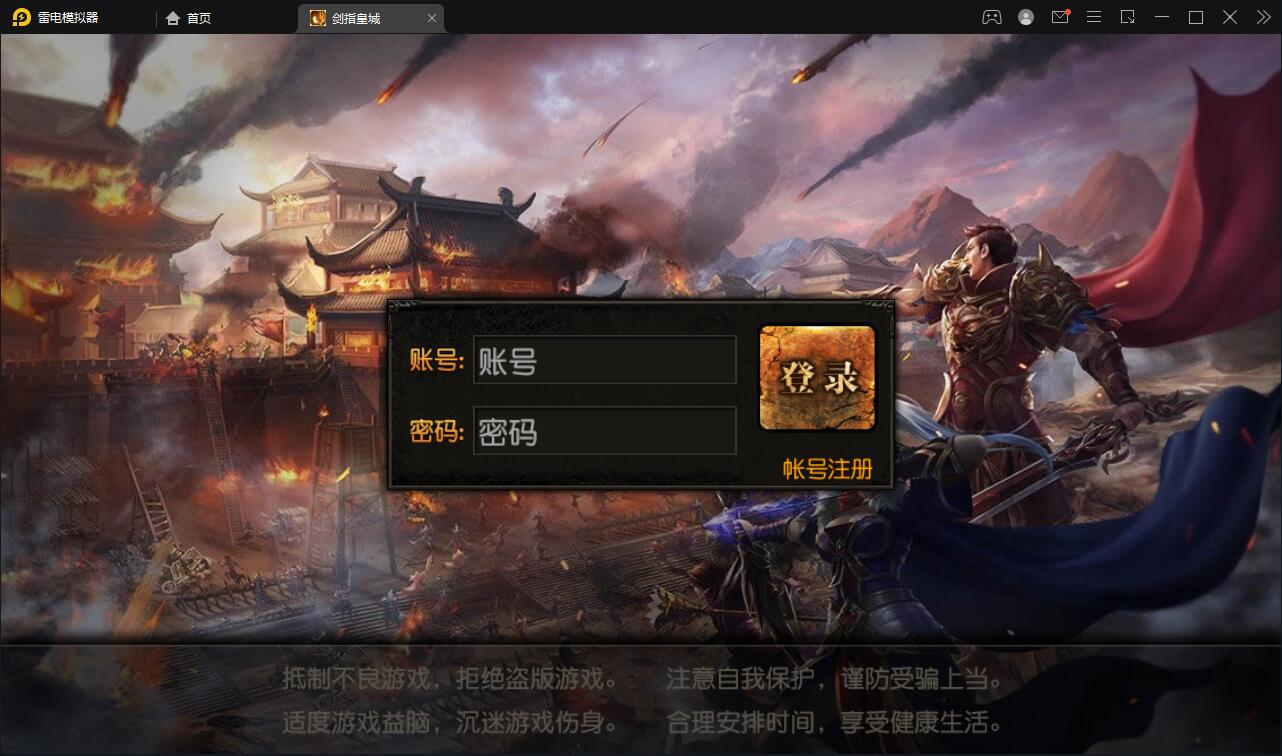Click the home house icon beside 首页

point(173,17)
